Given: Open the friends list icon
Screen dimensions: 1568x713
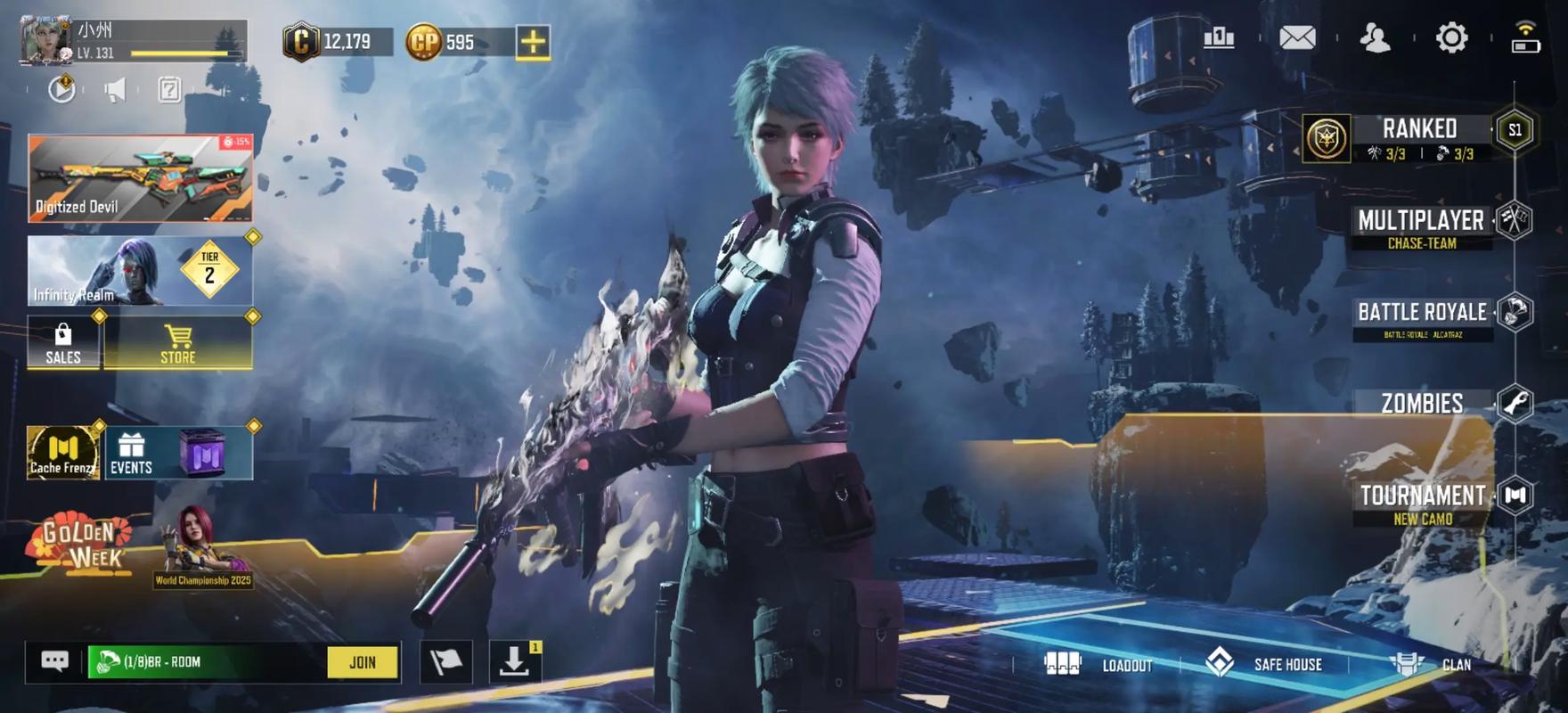Looking at the screenshot, I should pyautogui.click(x=1375, y=38).
